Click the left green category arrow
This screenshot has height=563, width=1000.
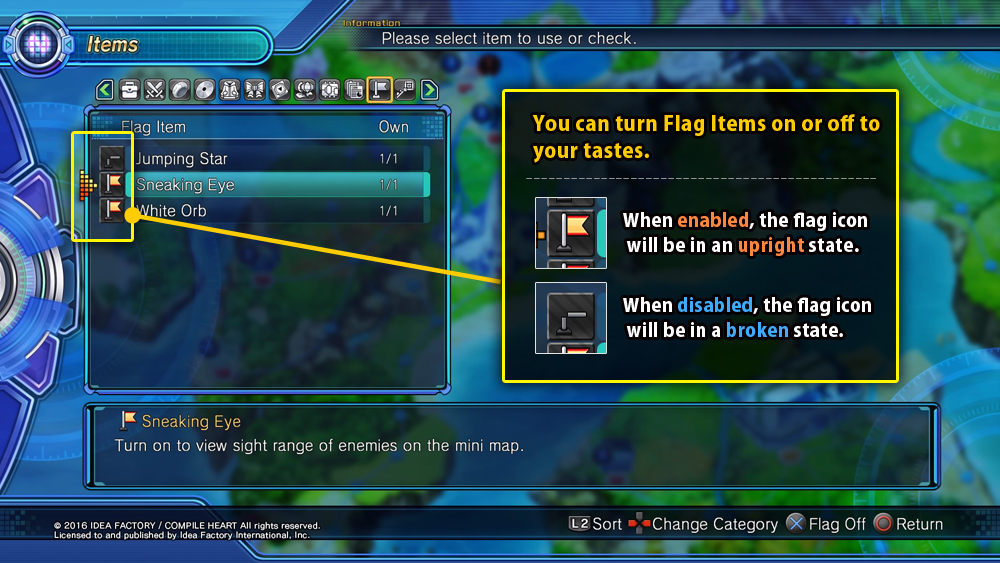(x=104, y=91)
